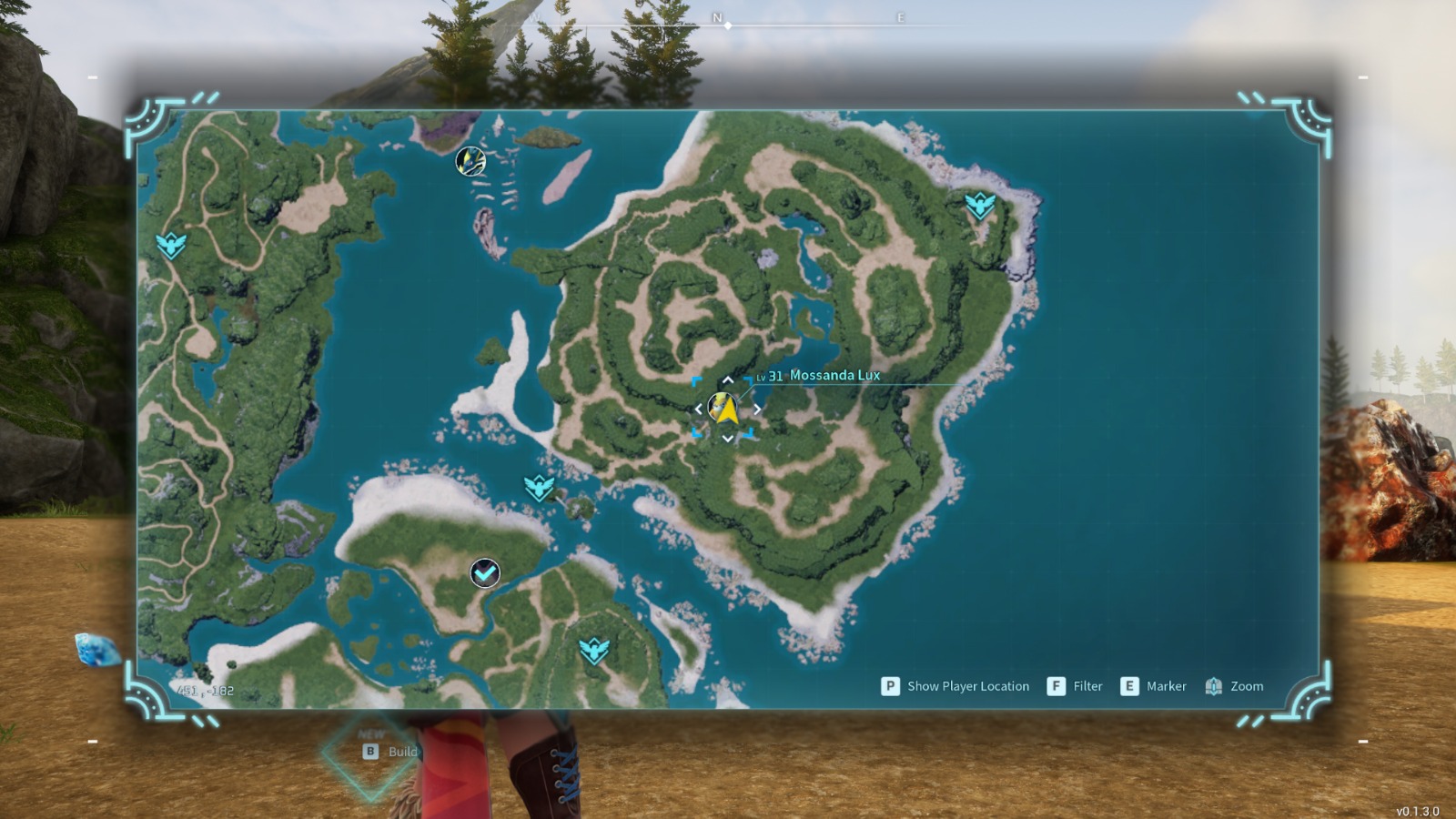1456x819 pixels.
Task: Click the right arrow beside the selected marker
Action: (x=757, y=409)
